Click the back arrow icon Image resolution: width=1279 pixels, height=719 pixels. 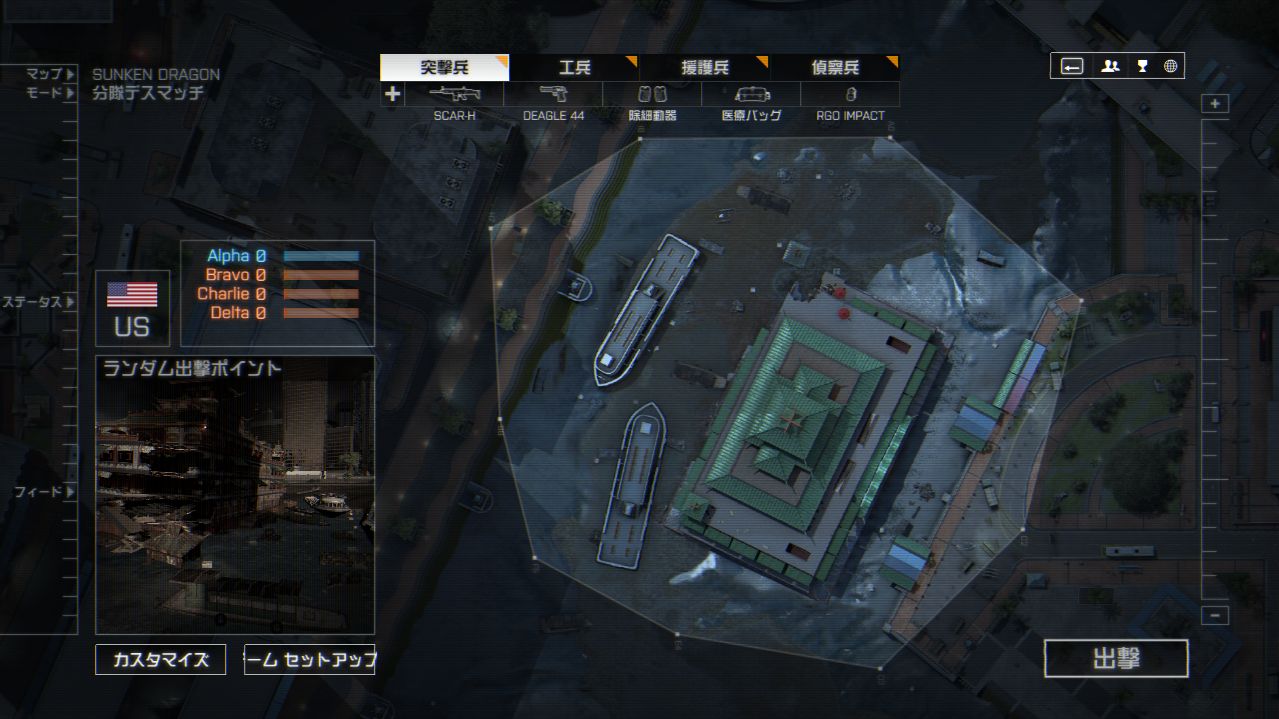coord(1072,66)
